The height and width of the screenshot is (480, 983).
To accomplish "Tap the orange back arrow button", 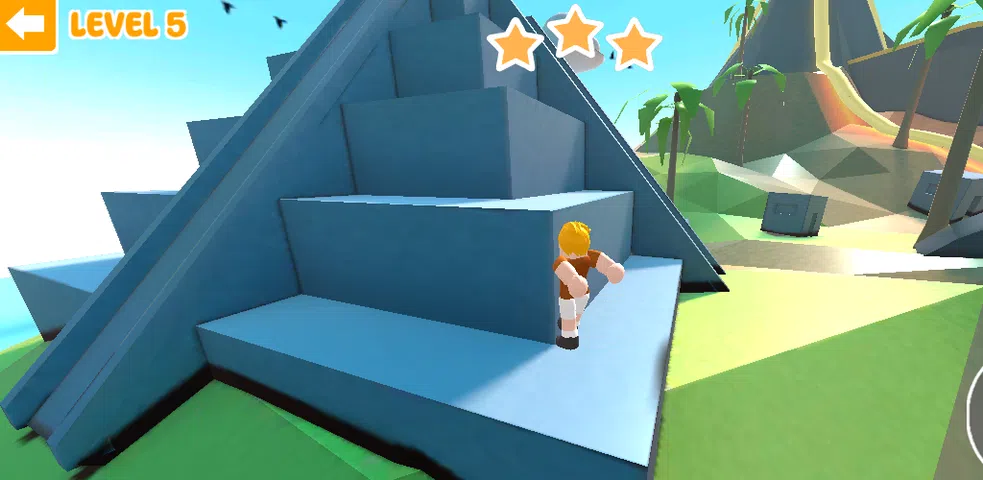I will click(27, 25).
